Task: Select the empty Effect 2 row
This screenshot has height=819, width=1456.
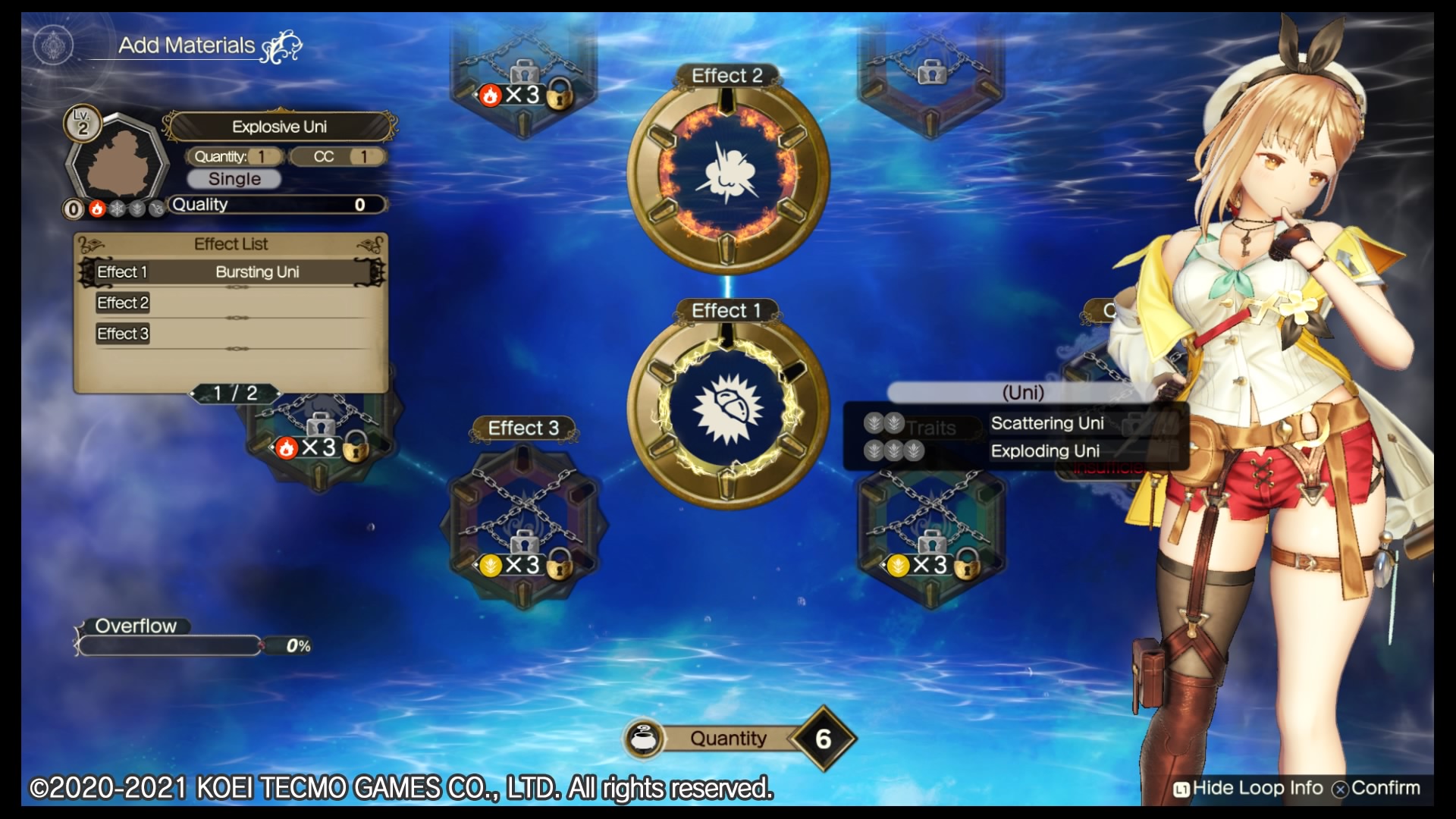Action: click(x=231, y=303)
